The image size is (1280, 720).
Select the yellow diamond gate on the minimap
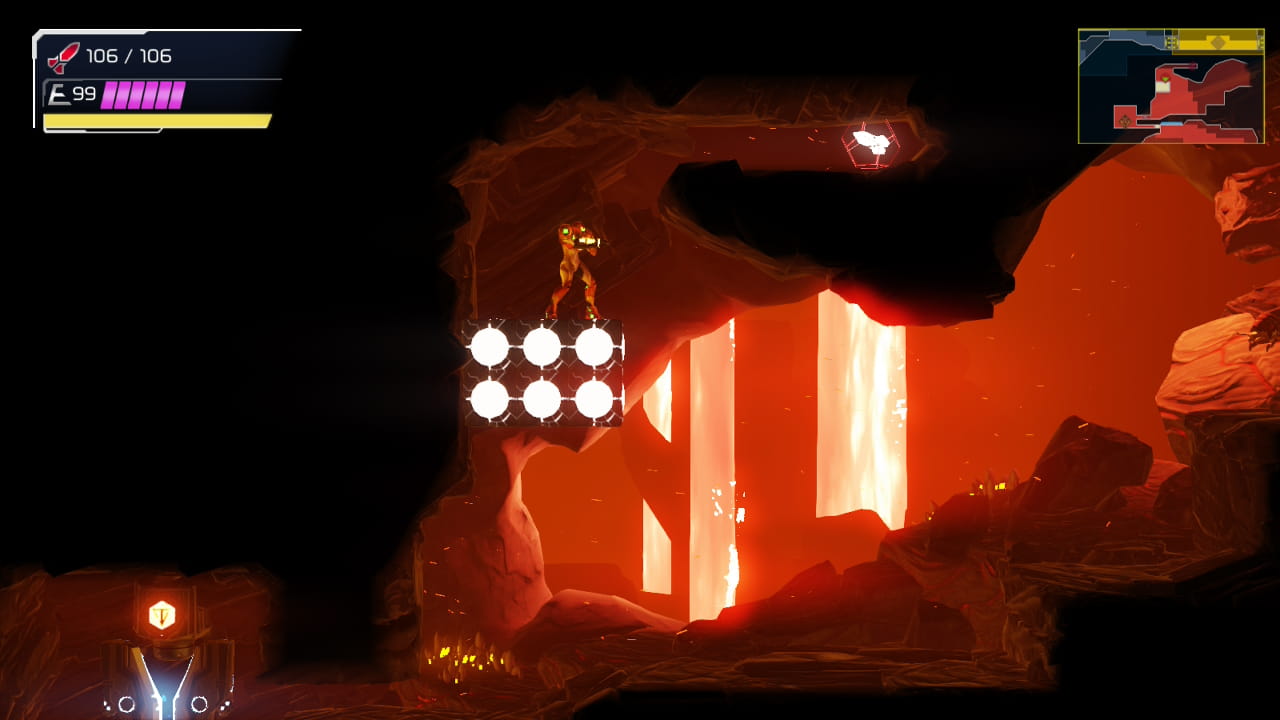(1218, 43)
